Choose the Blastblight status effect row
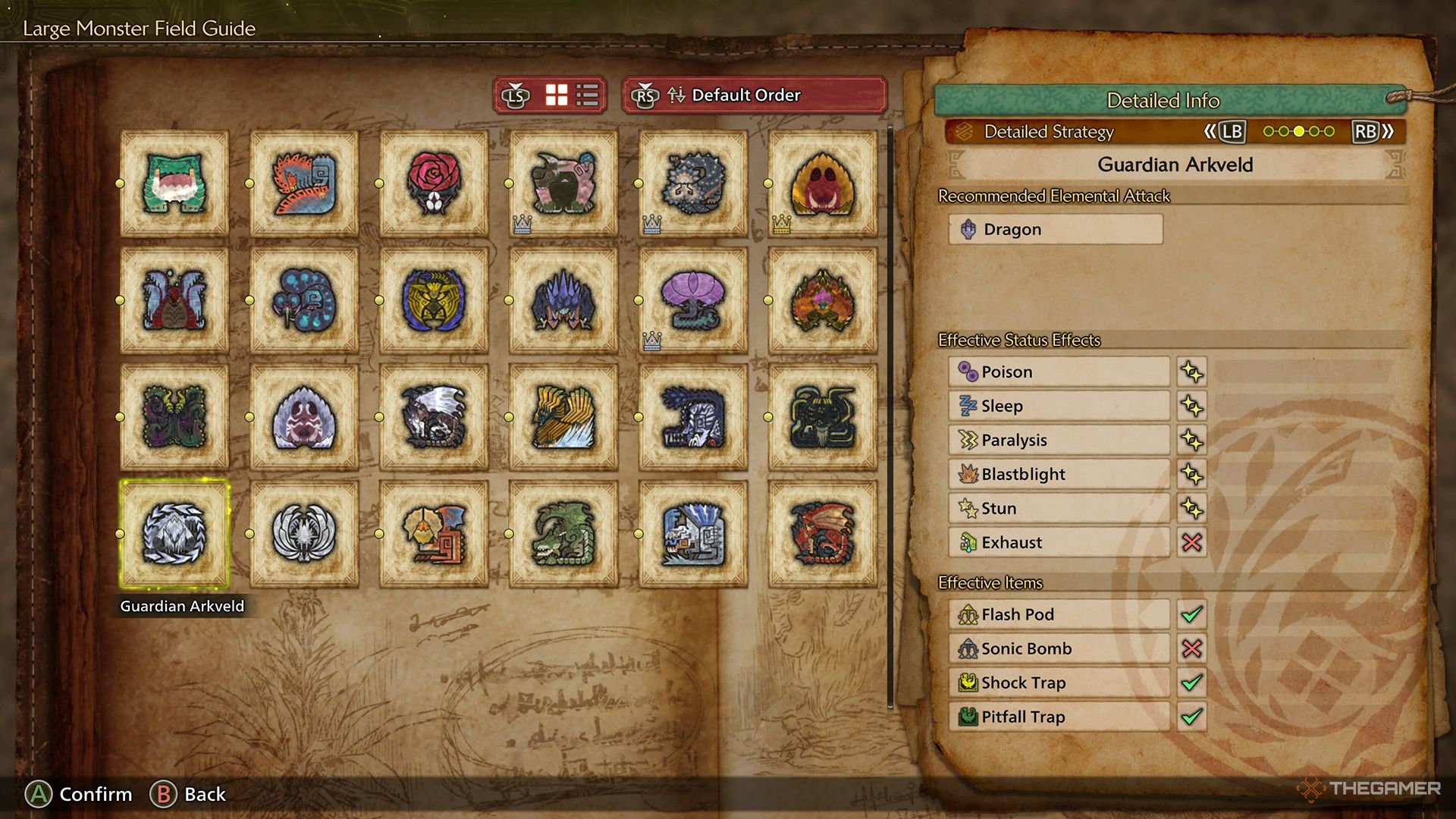 point(1059,474)
